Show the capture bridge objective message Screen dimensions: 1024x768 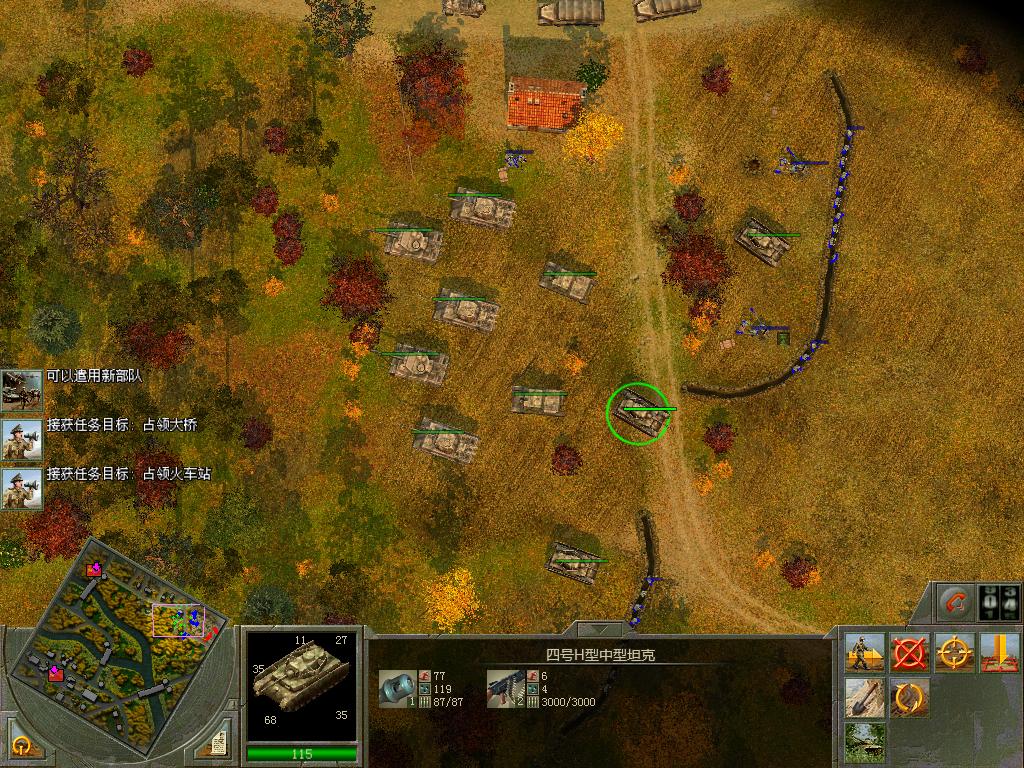[x=21, y=438]
